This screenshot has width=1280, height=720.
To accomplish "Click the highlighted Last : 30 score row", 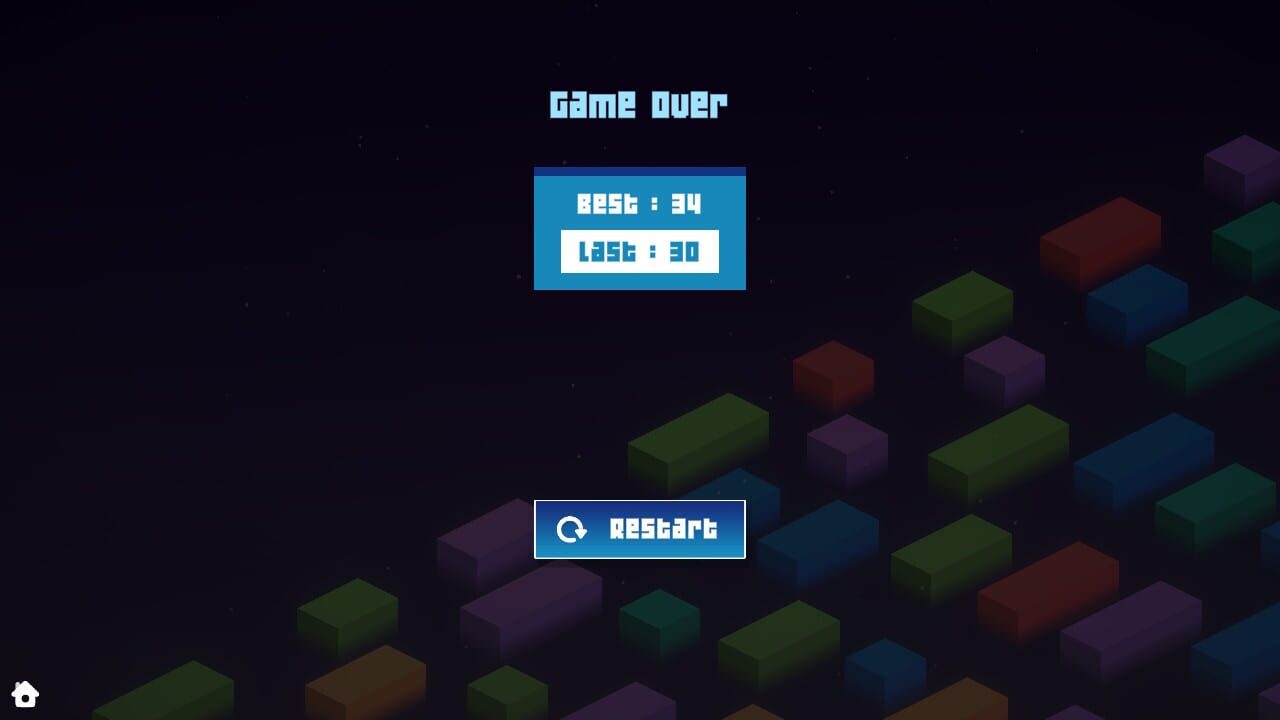I will (639, 252).
